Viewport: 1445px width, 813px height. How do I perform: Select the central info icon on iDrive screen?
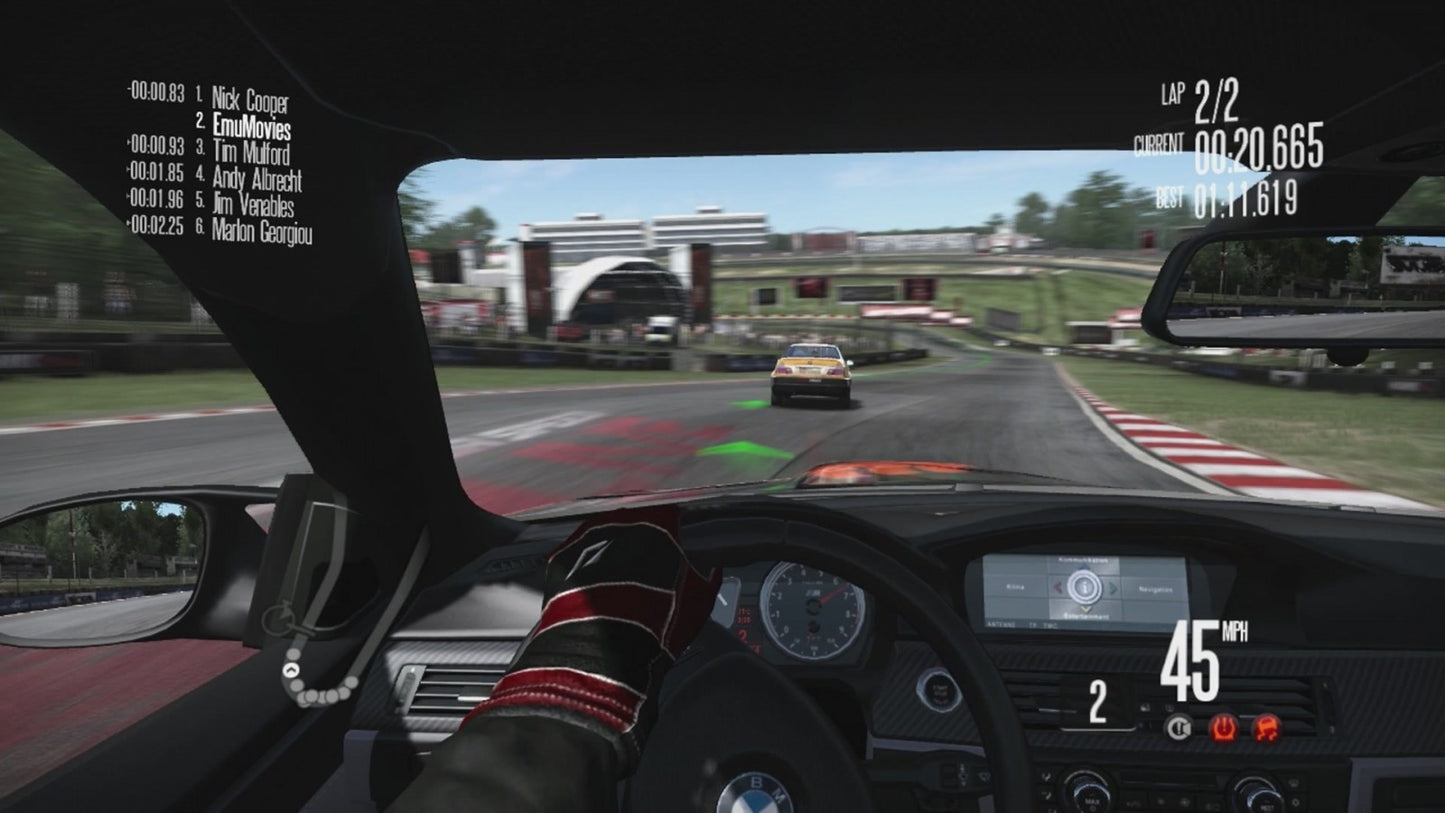point(1084,589)
